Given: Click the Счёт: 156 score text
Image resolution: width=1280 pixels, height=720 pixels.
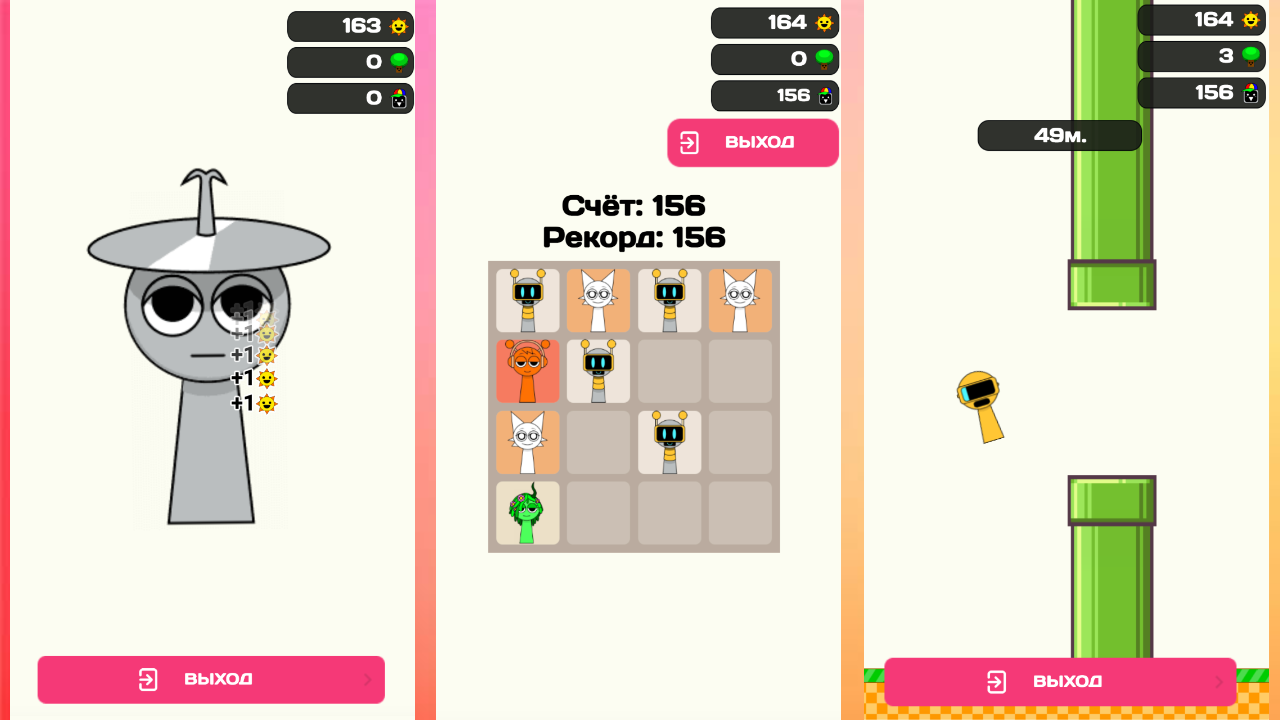Looking at the screenshot, I should coord(634,206).
